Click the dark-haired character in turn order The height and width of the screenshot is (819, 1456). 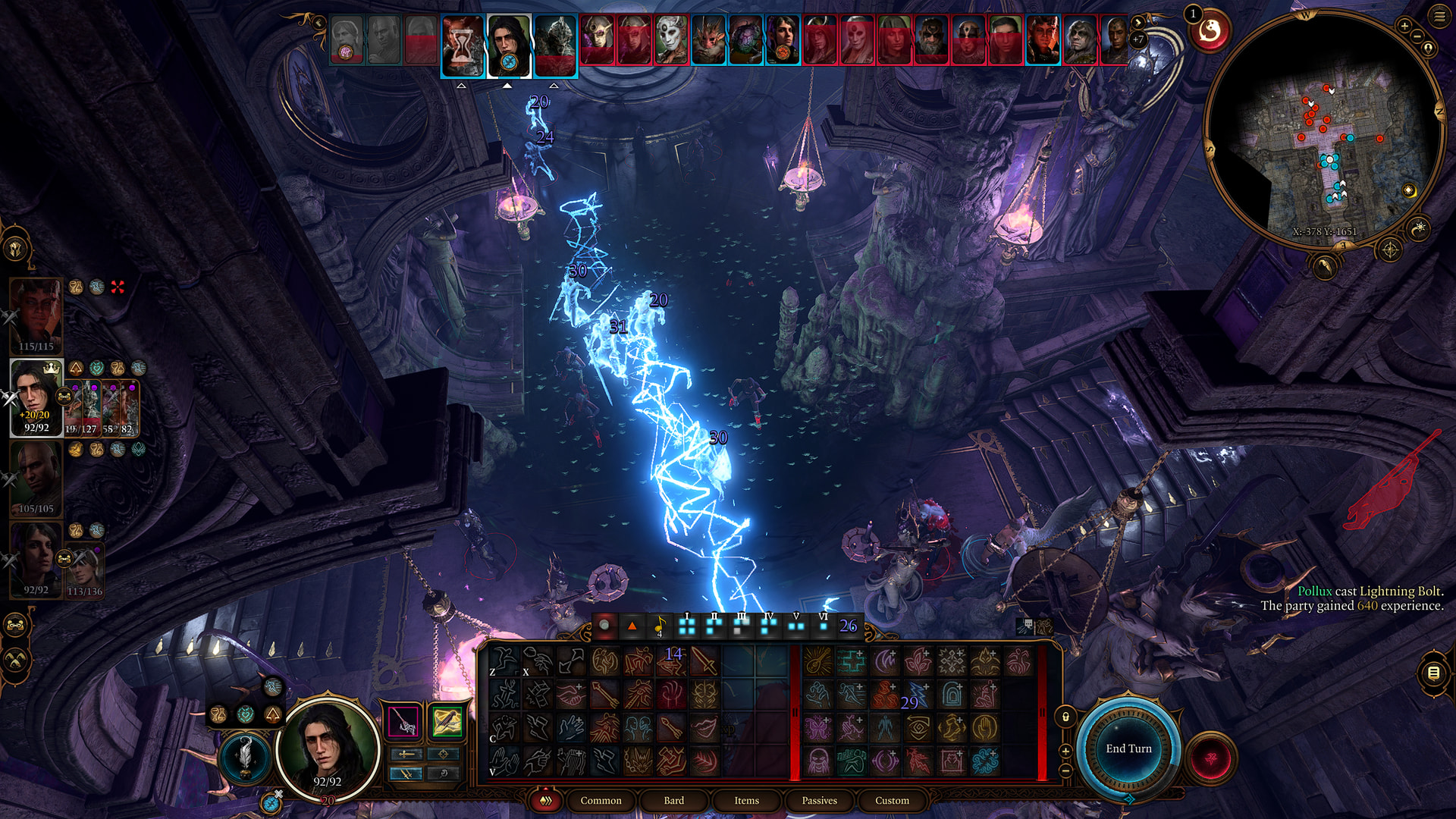pyautogui.click(x=508, y=45)
